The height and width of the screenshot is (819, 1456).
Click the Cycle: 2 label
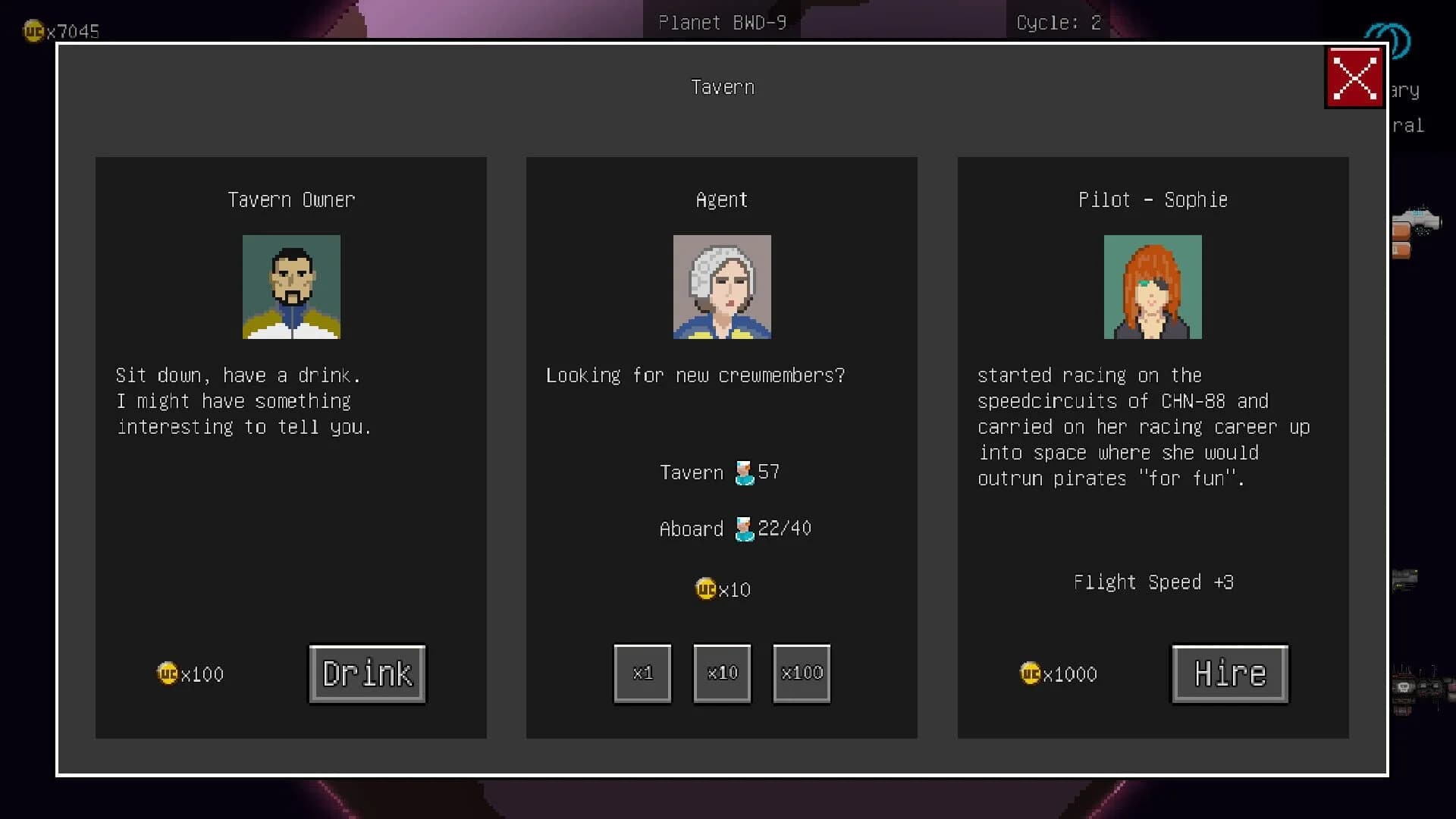point(1059,22)
